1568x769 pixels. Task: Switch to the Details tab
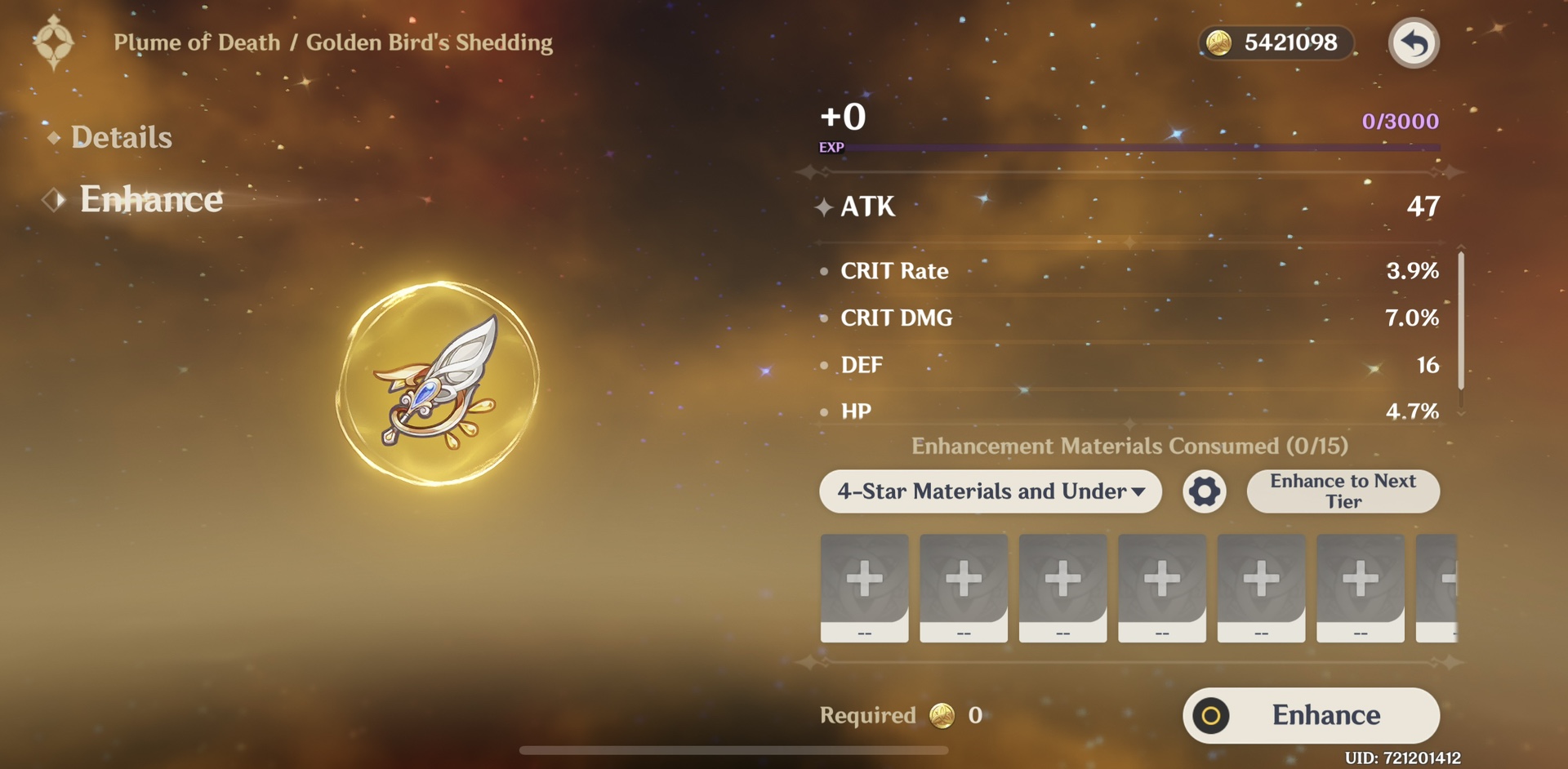(x=121, y=137)
